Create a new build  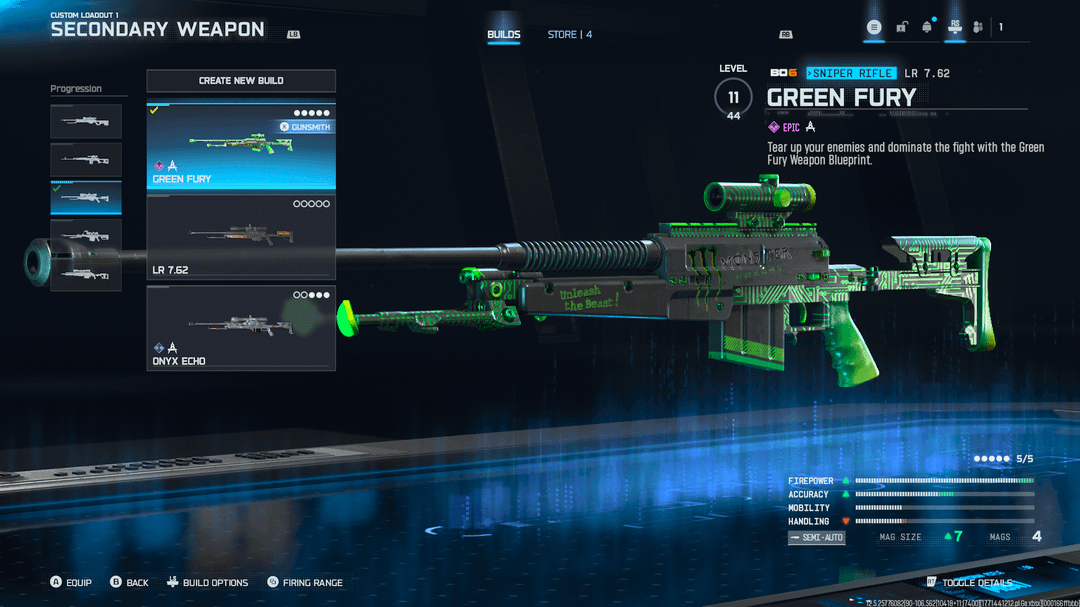pos(241,81)
